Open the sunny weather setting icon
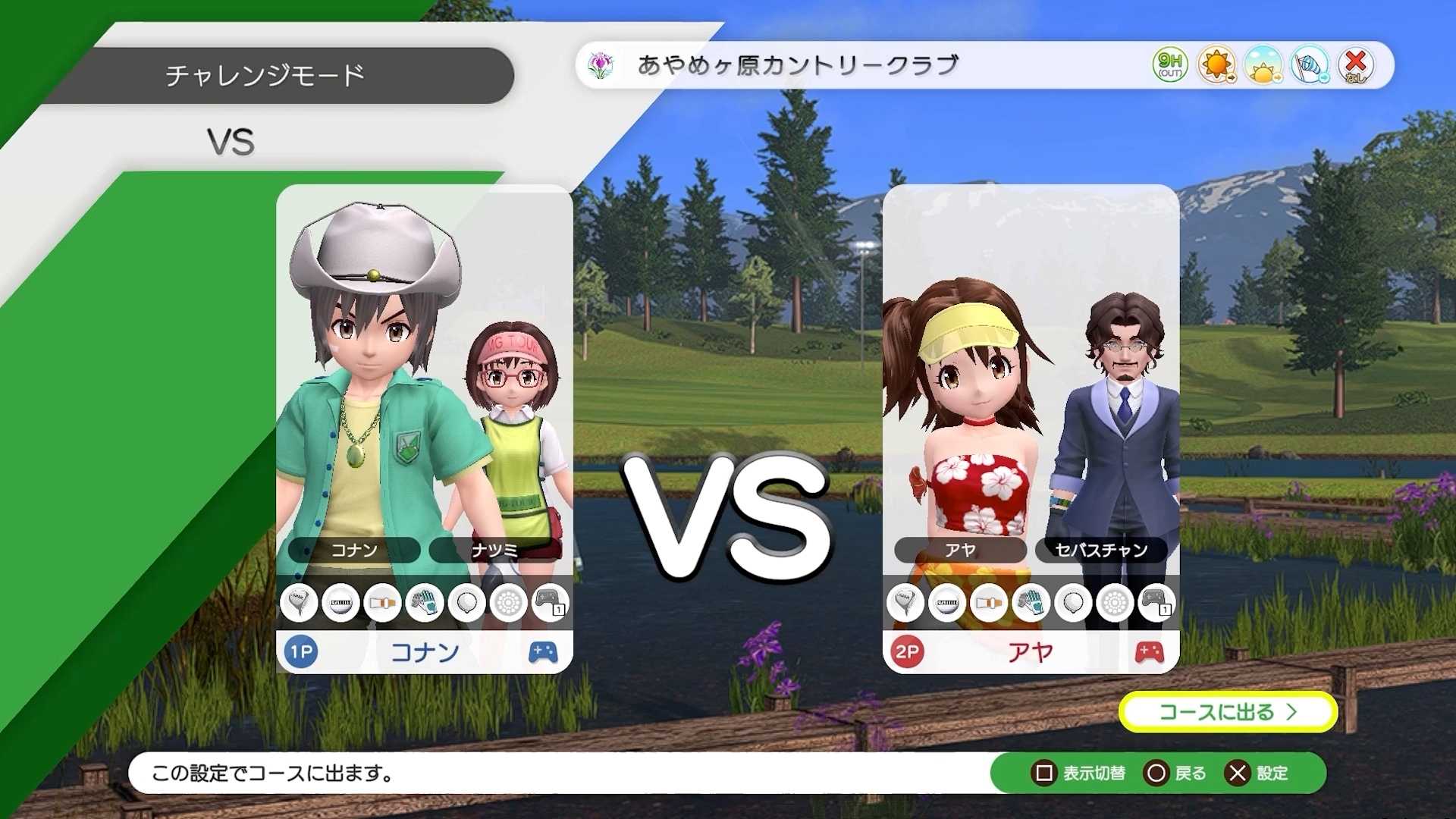The image size is (1456, 819). pos(1215,66)
